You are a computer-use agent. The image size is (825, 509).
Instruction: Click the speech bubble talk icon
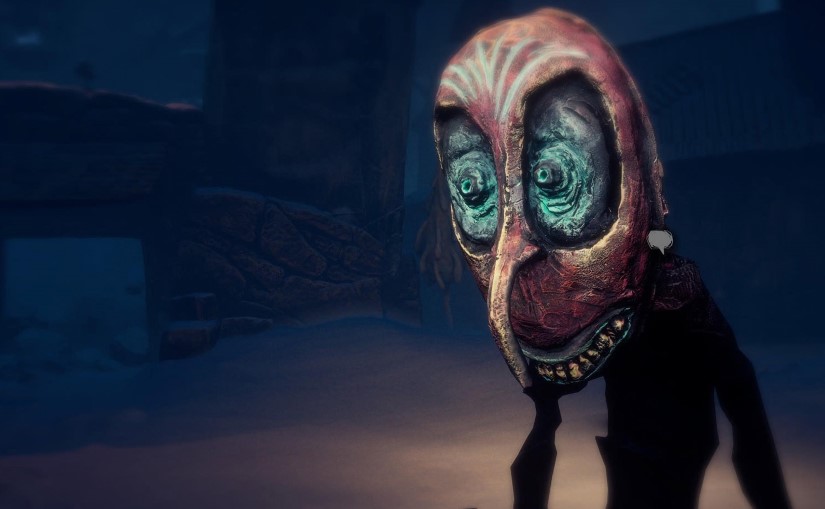pos(659,240)
